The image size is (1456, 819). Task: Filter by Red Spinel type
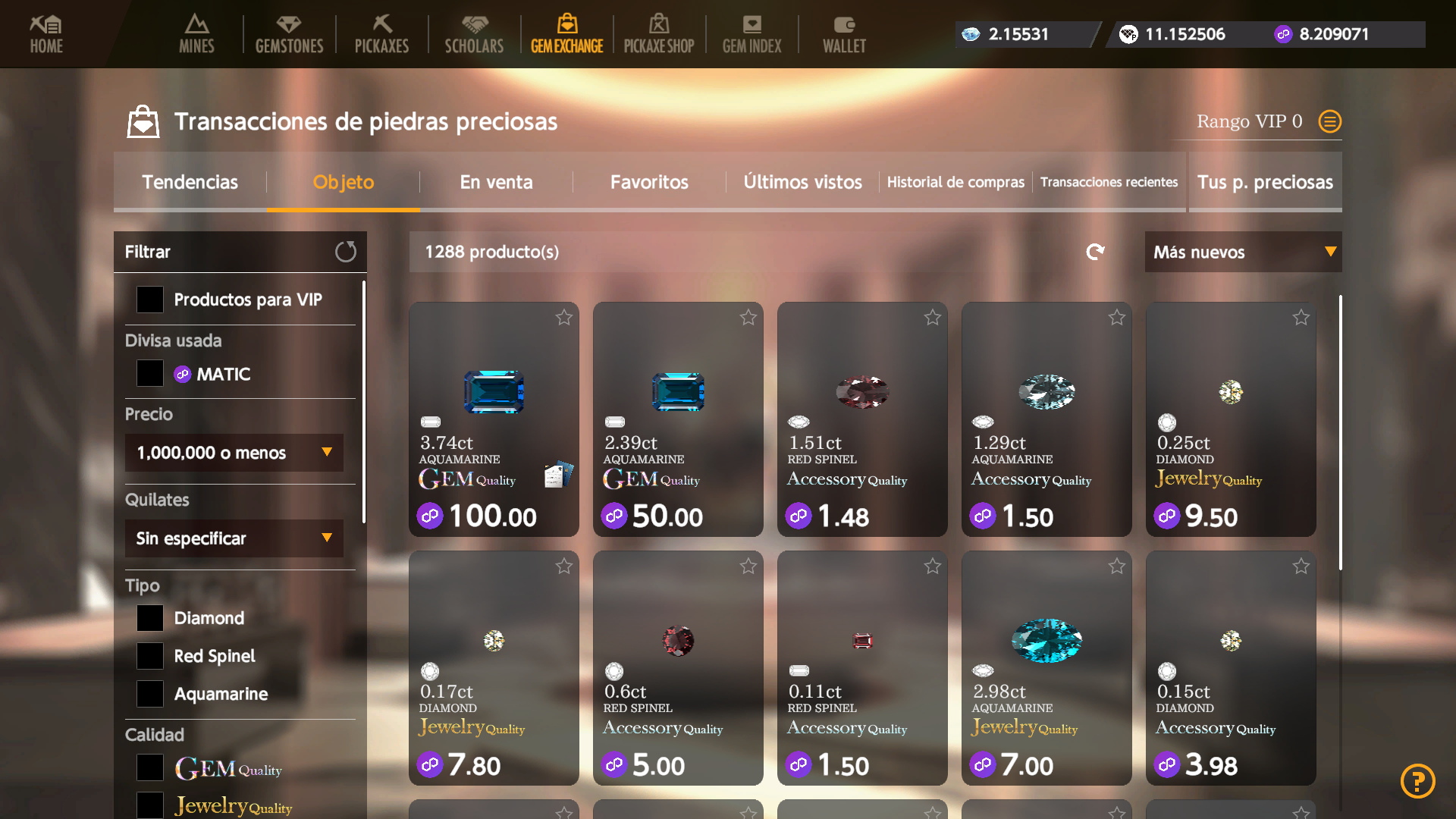(150, 656)
